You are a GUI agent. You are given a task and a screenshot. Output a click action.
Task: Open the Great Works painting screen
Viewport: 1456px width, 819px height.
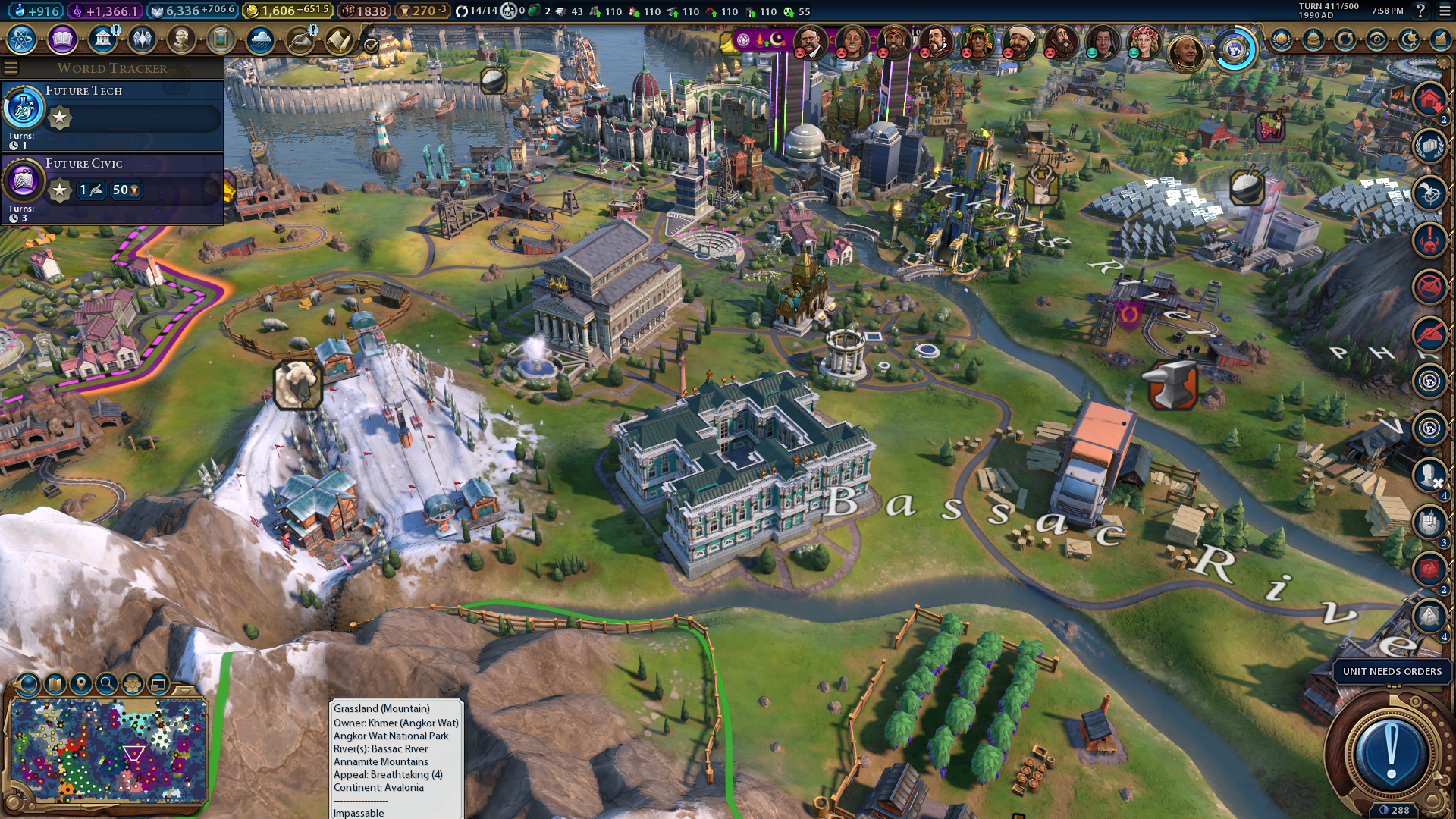(x=221, y=39)
